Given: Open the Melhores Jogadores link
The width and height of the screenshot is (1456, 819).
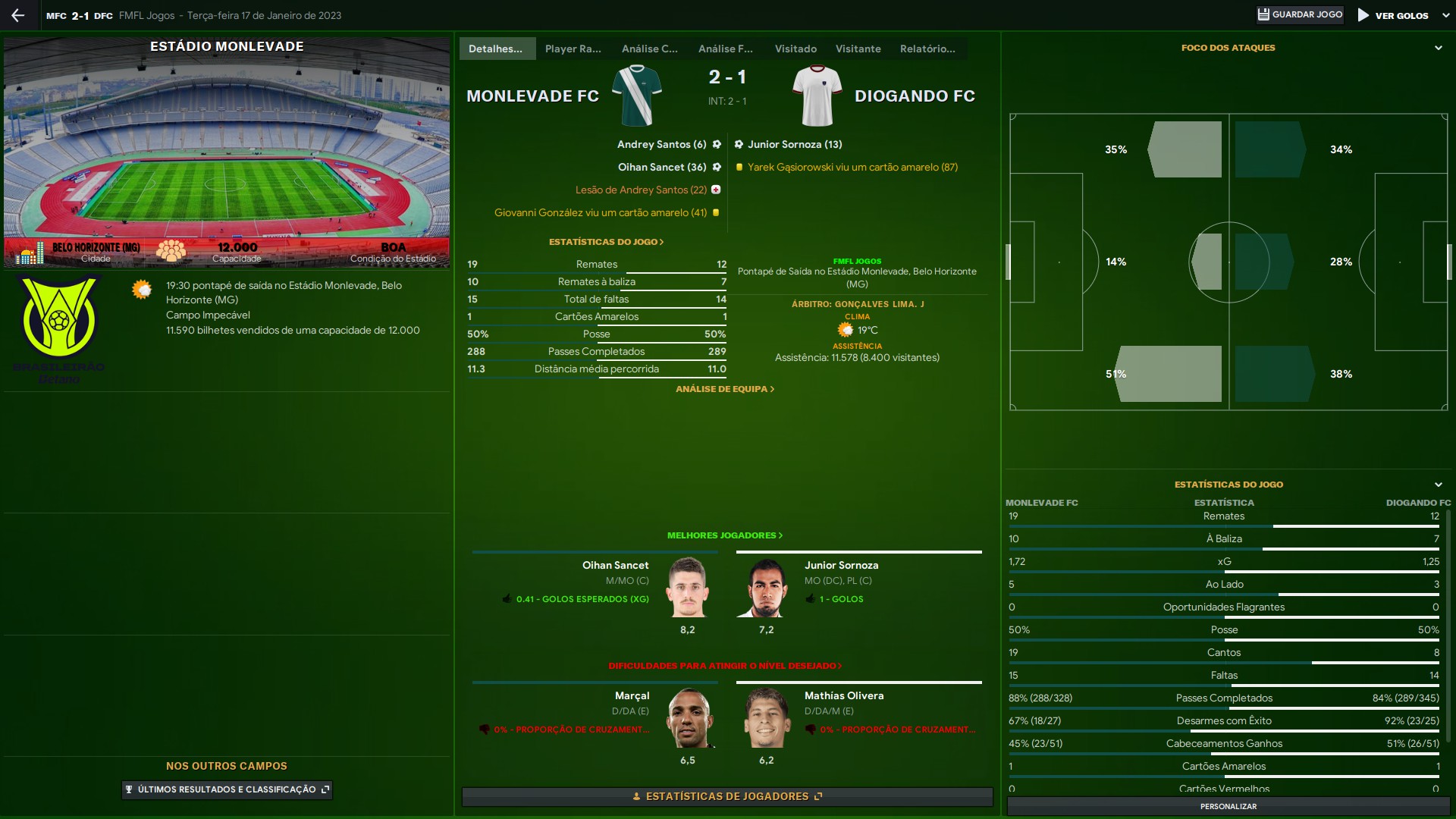Looking at the screenshot, I should pyautogui.click(x=724, y=535).
